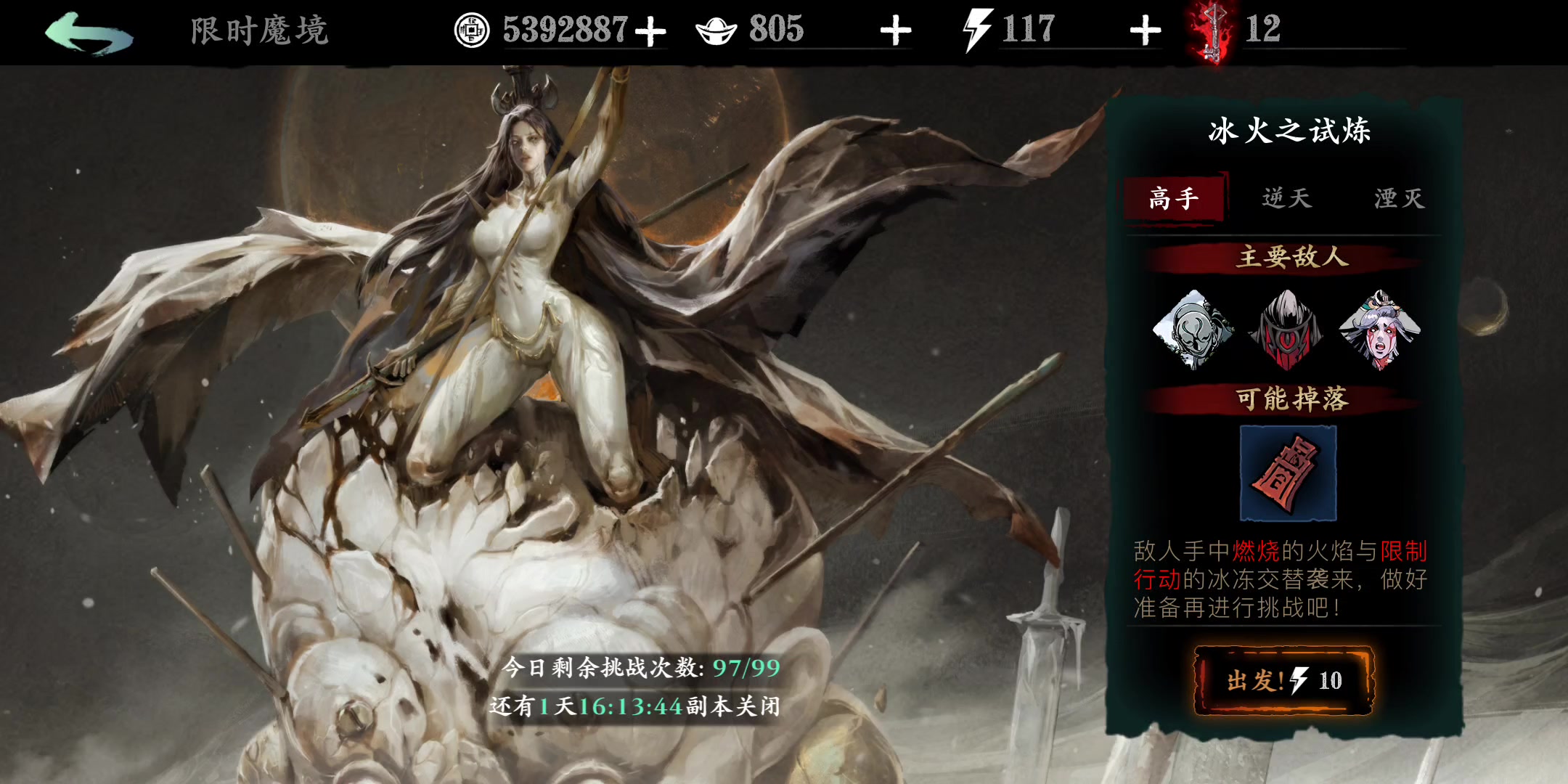Refill lightning stamina with the plus button

1145,31
